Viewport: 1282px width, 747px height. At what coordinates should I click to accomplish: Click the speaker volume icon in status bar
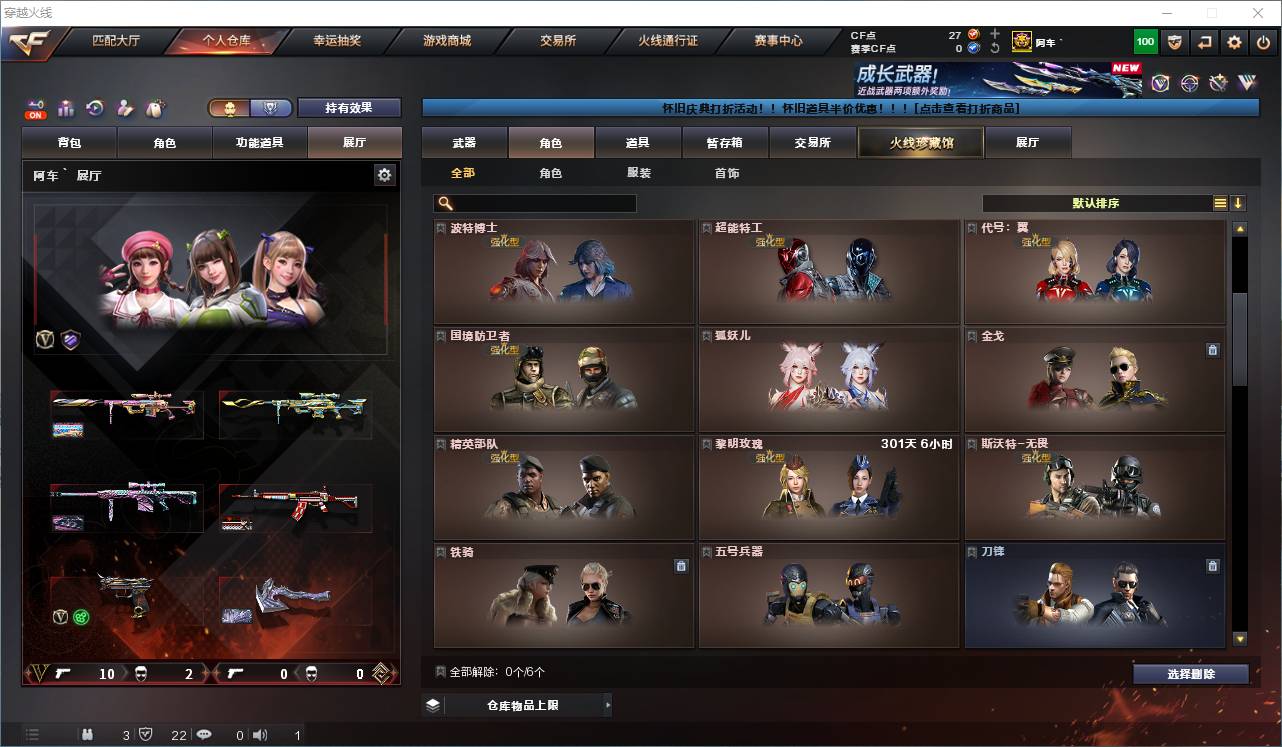click(259, 734)
